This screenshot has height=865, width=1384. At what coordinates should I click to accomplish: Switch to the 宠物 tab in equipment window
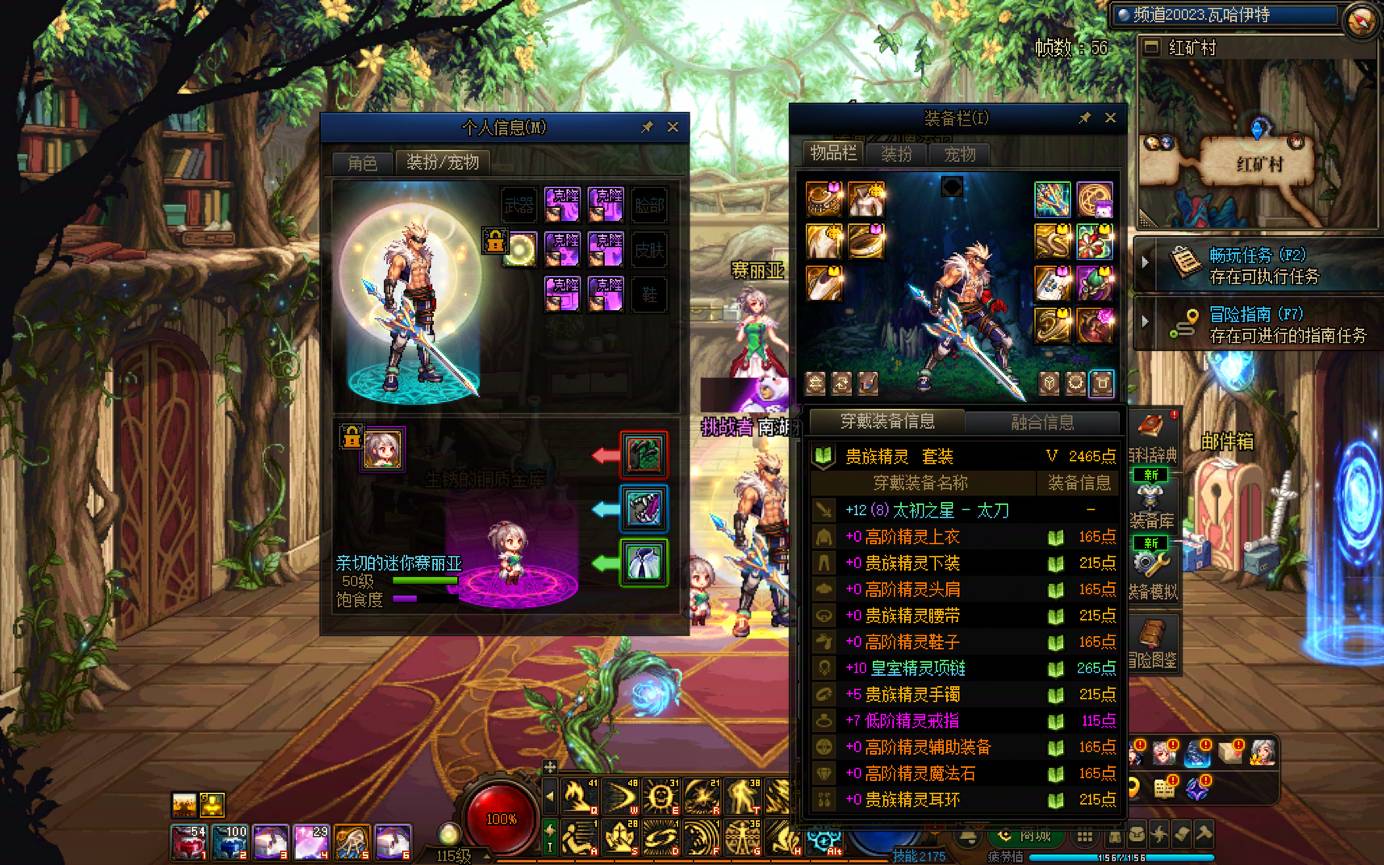(x=960, y=154)
